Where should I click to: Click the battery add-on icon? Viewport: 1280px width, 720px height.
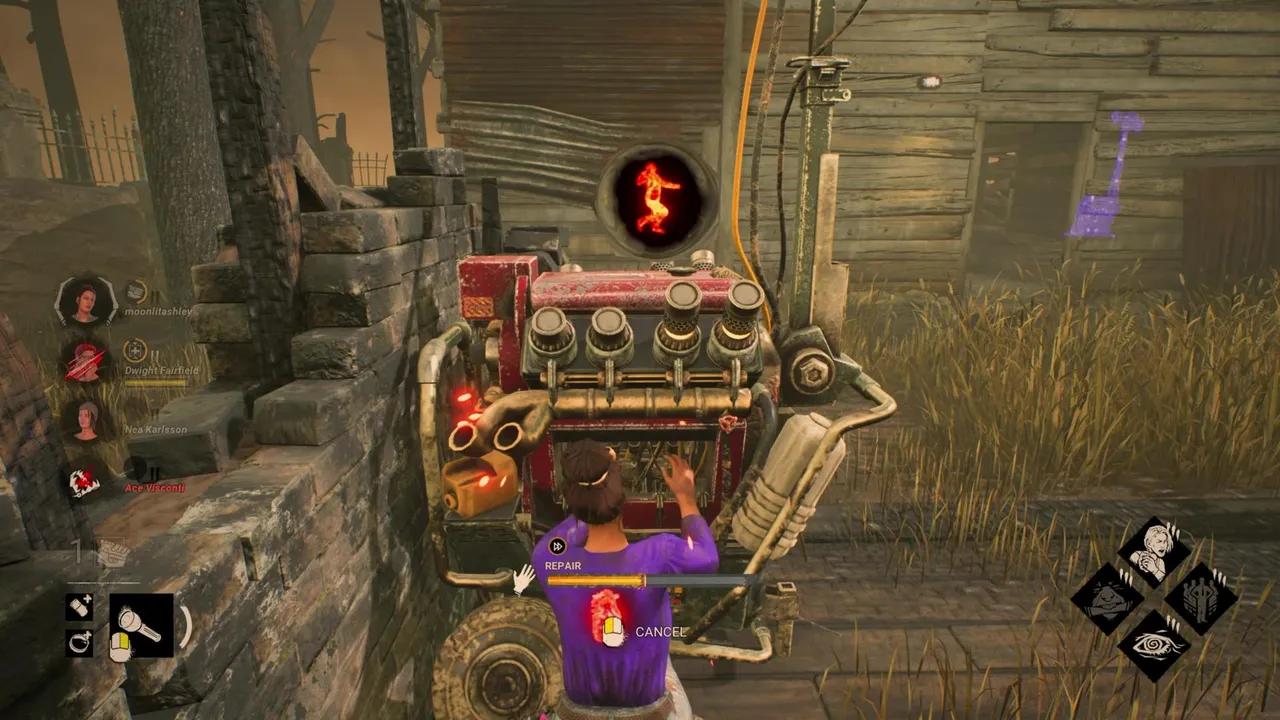pos(79,609)
